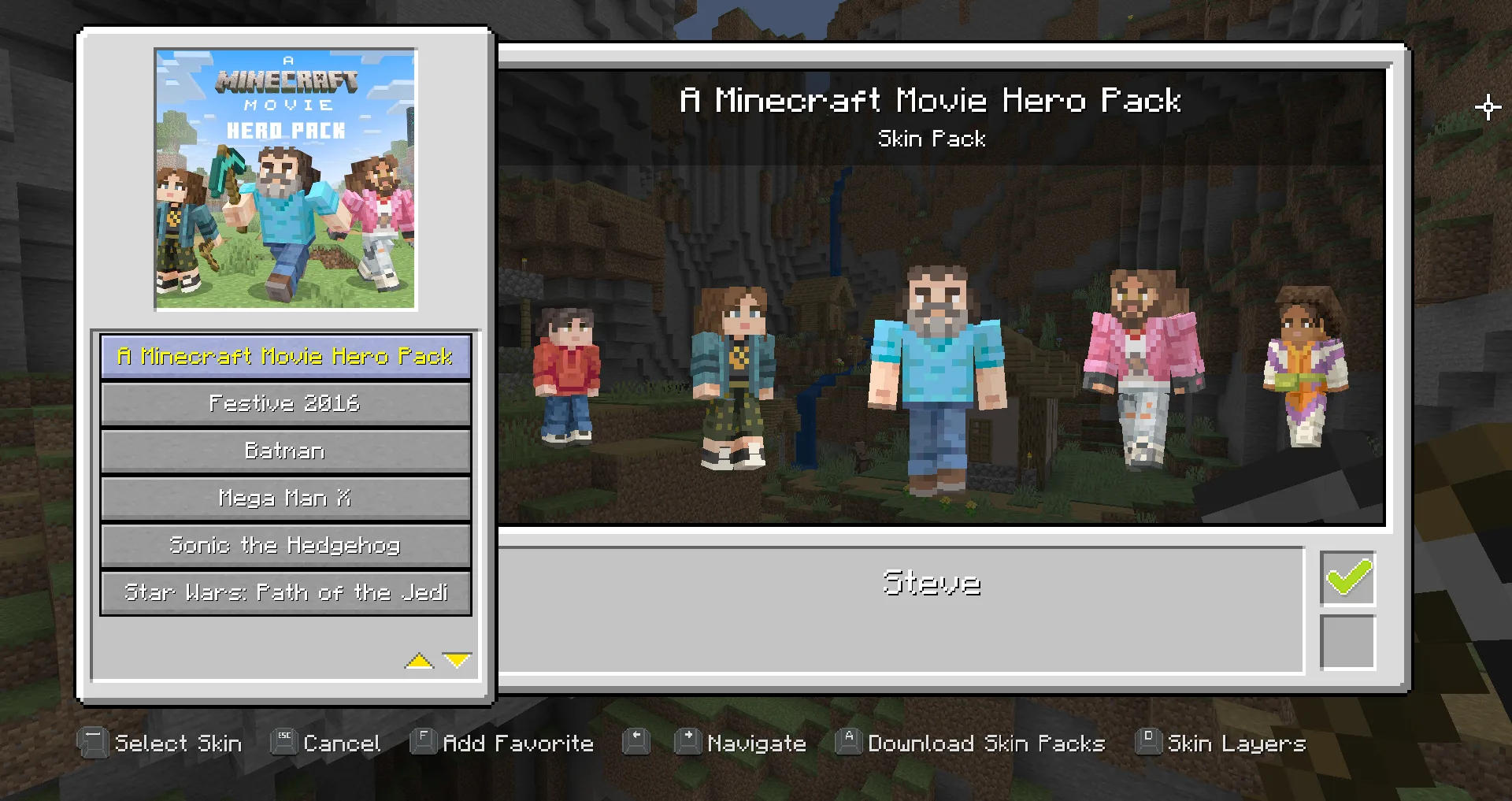Choose the Mega Man X pack
This screenshot has width=1512, height=801.
[x=285, y=498]
